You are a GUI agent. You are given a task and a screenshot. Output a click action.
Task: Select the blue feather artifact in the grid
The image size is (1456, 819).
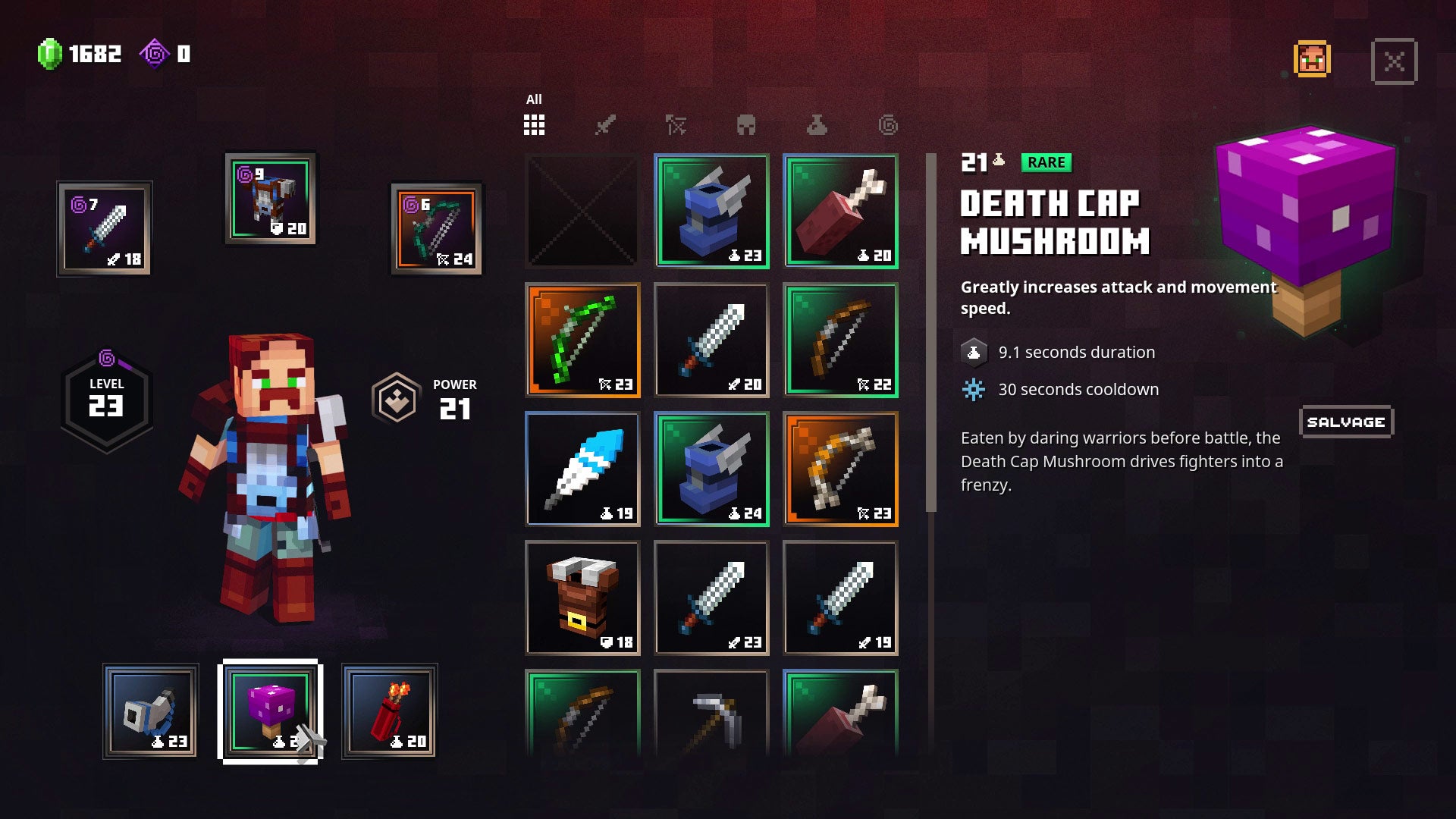click(582, 469)
